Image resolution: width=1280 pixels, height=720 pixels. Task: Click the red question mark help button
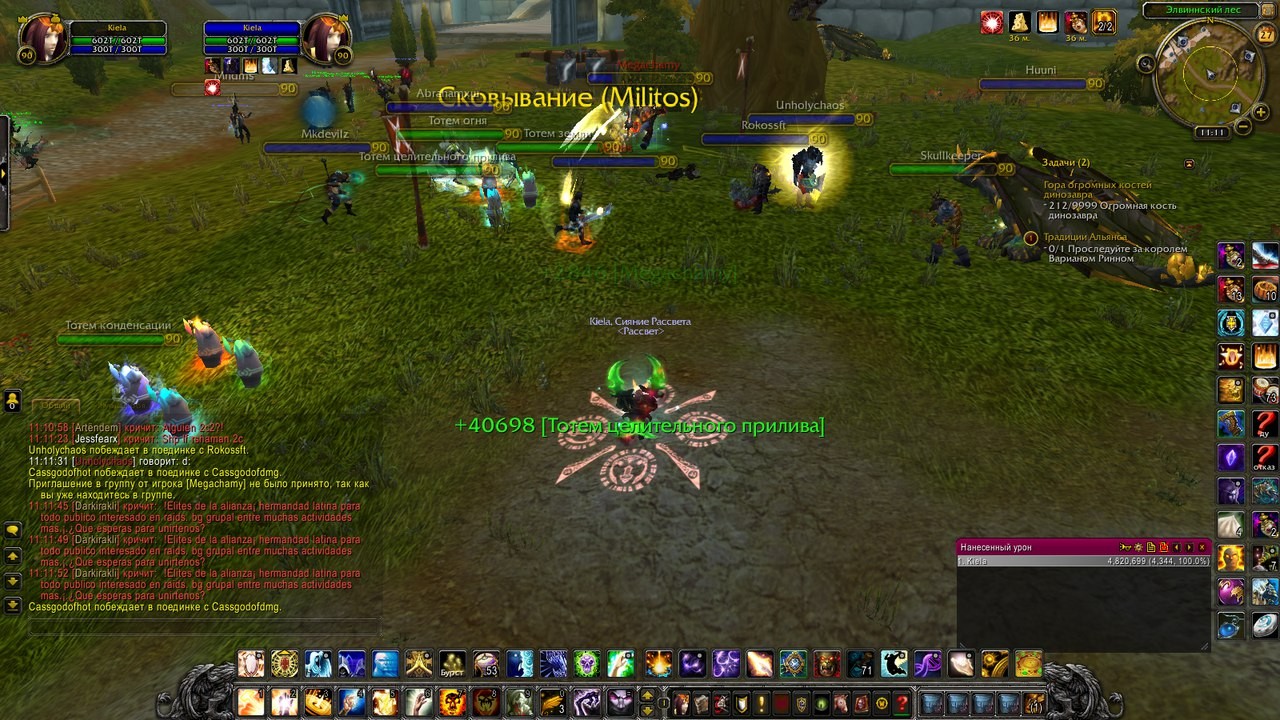point(902,703)
